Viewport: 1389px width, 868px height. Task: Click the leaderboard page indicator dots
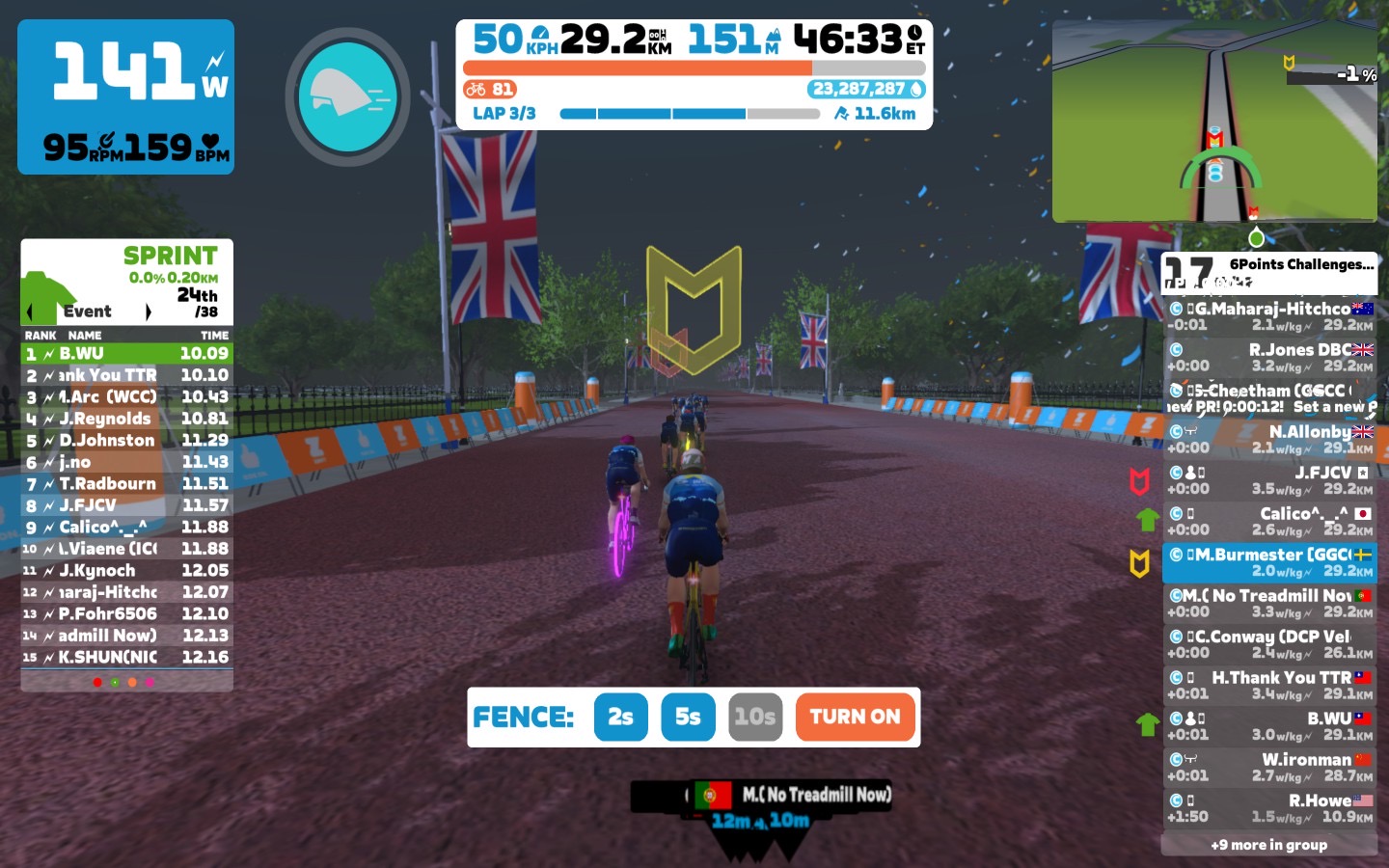pyautogui.click(x=123, y=682)
